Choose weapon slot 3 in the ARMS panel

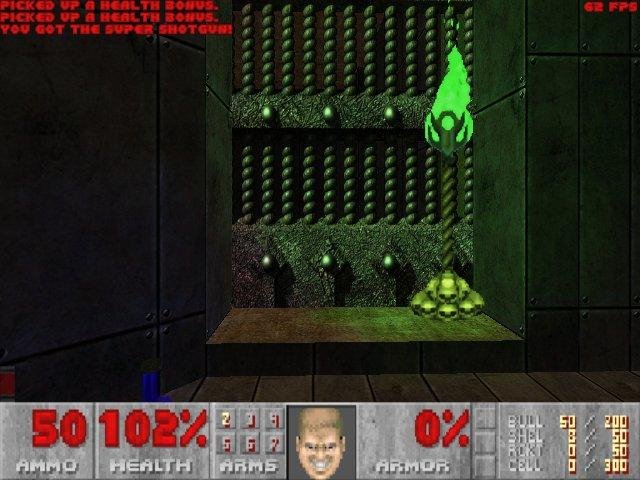pyautogui.click(x=250, y=420)
